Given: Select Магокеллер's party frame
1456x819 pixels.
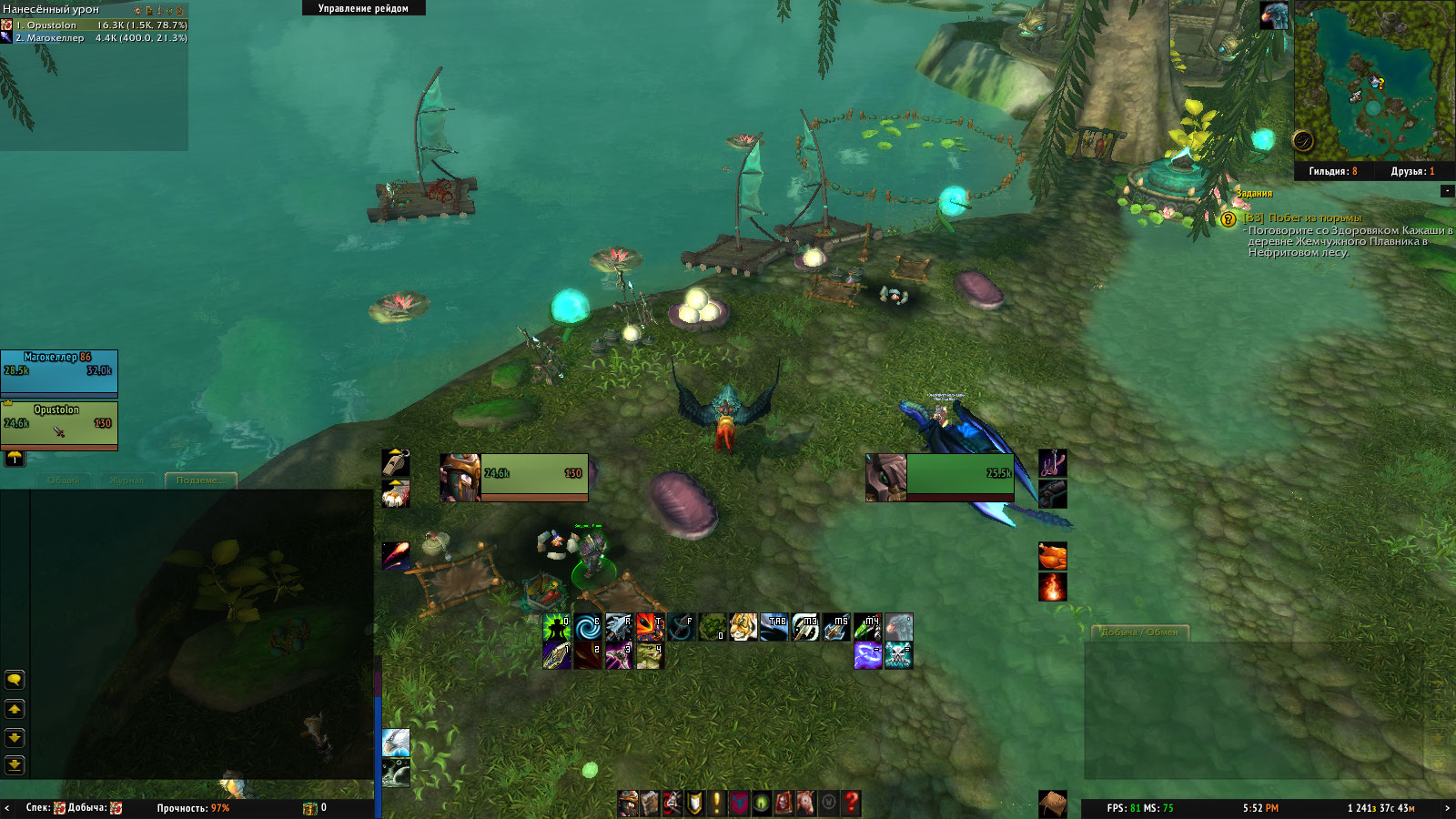Looking at the screenshot, I should pos(59,373).
